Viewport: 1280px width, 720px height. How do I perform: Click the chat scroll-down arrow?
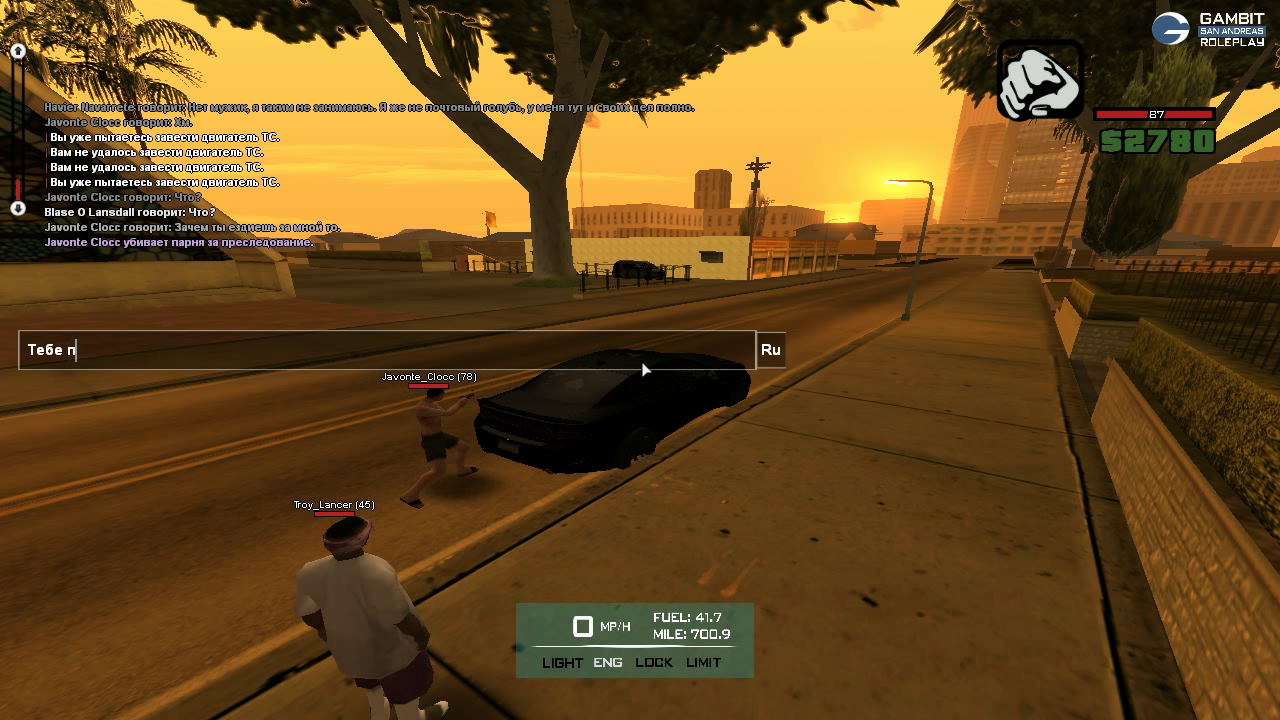18,208
